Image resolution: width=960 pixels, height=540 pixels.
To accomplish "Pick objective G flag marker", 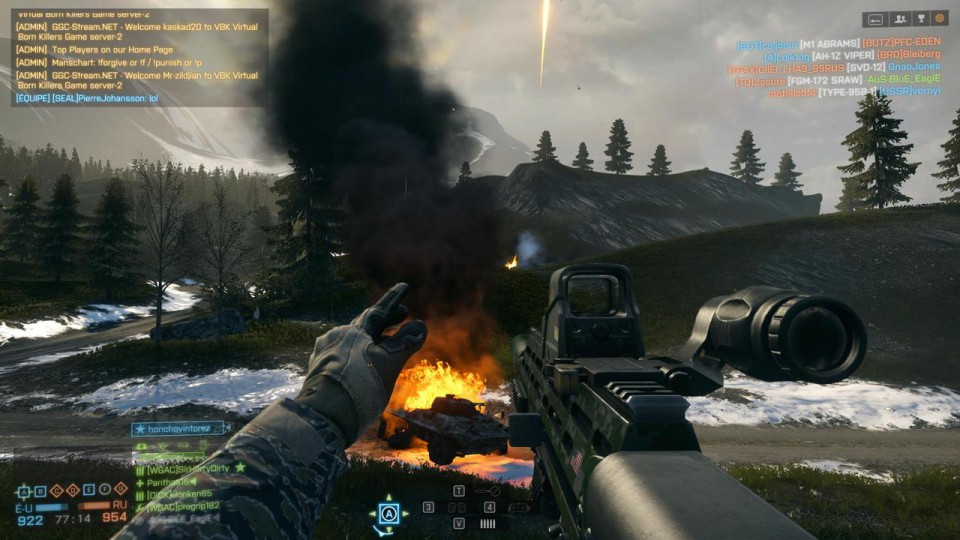I will (120, 490).
